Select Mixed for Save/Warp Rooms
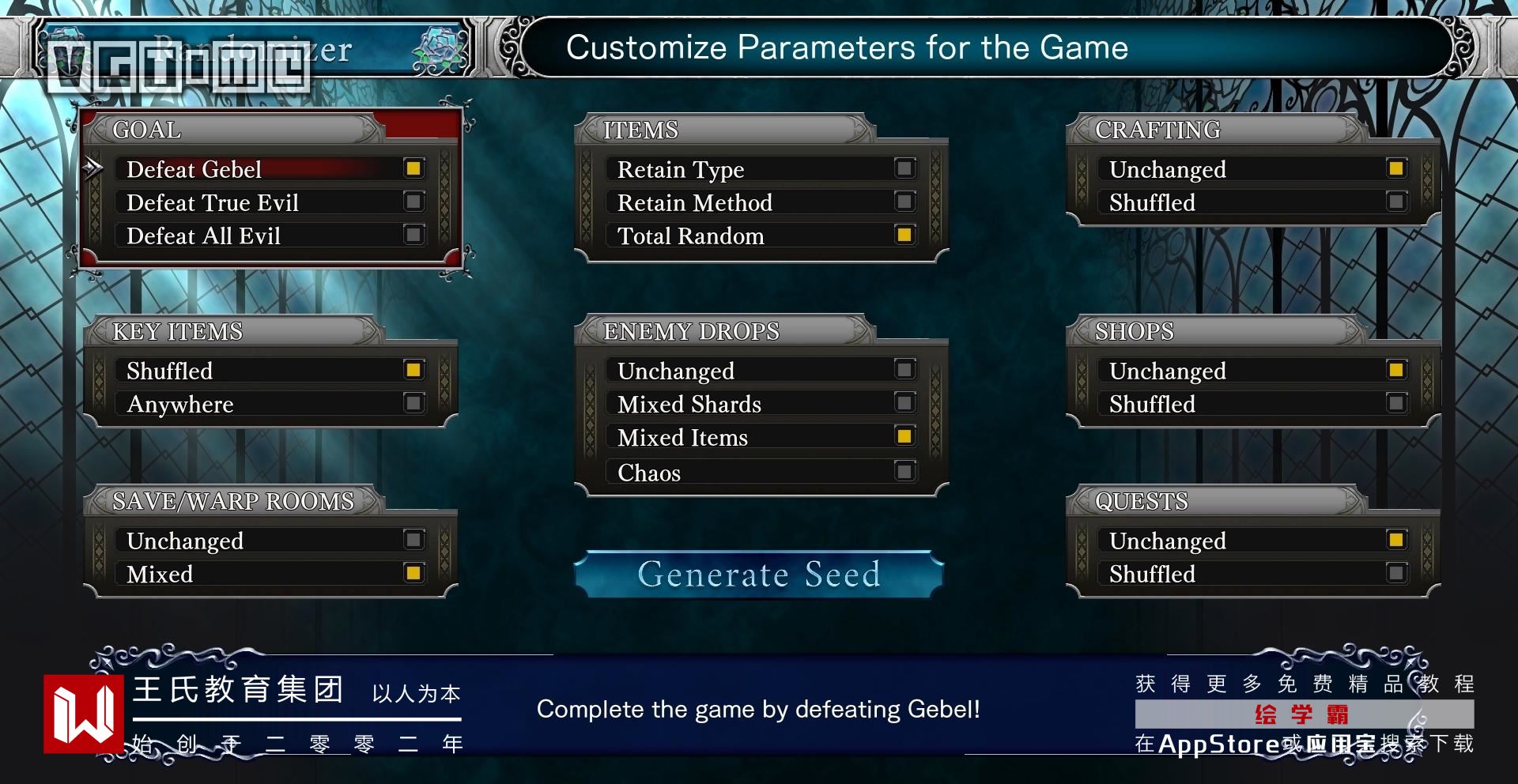This screenshot has height=784, width=1518. tap(270, 574)
